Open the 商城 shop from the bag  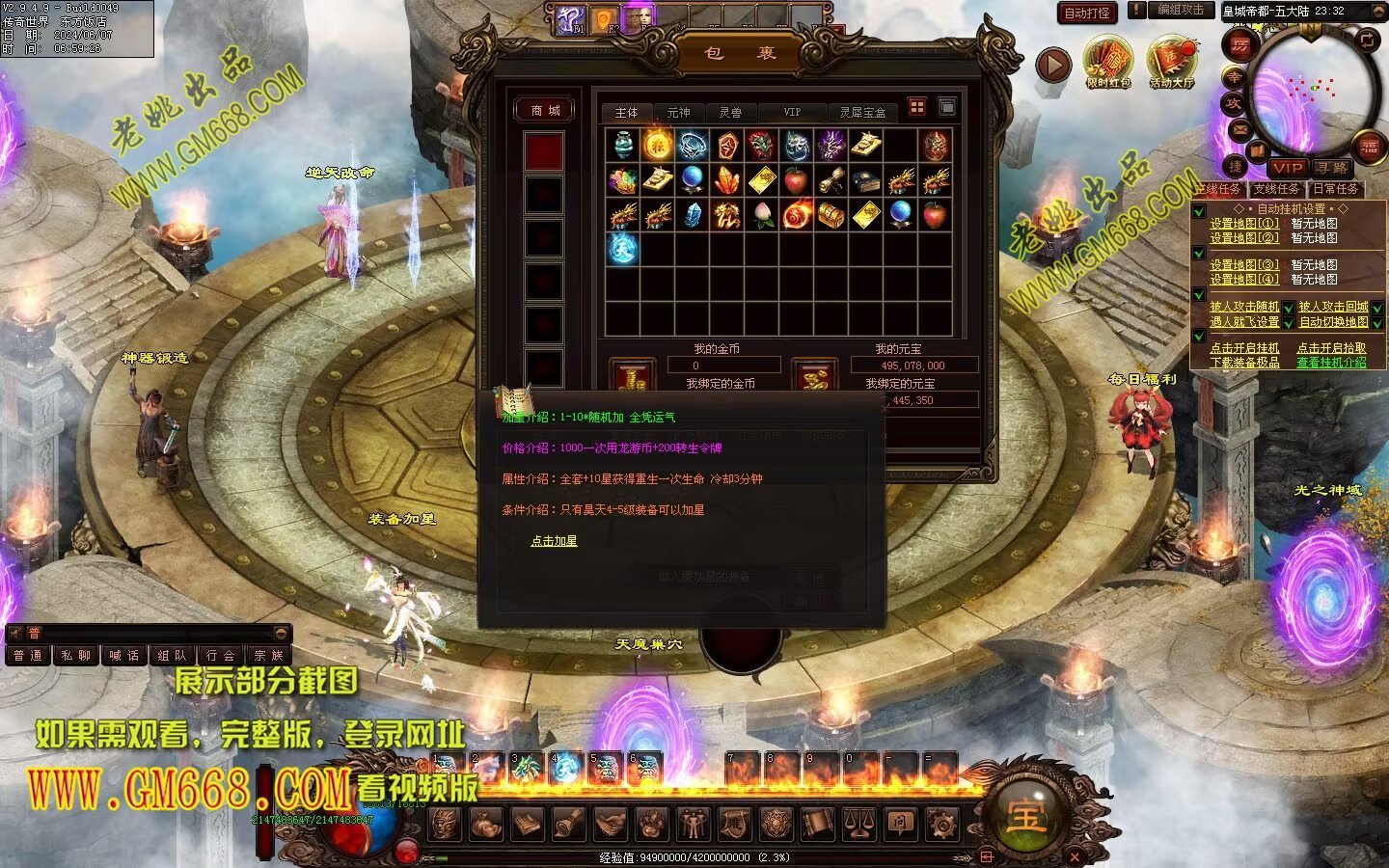pos(545,111)
